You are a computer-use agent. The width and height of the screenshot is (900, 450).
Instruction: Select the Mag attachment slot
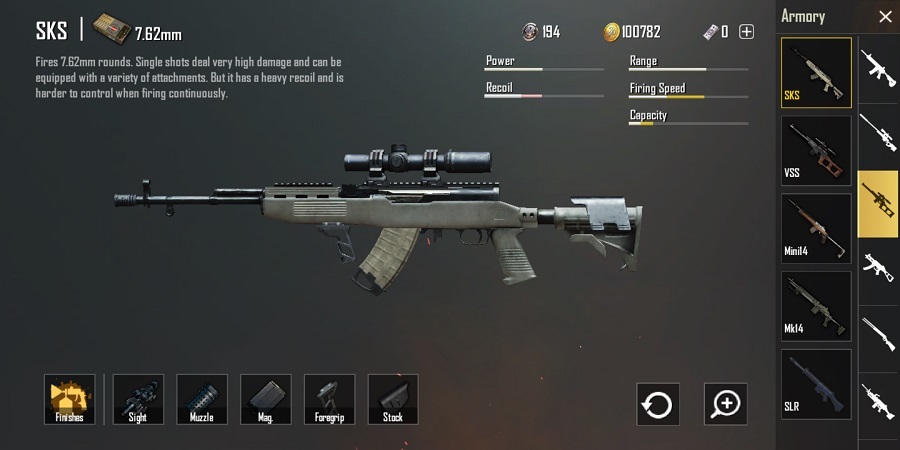point(266,399)
